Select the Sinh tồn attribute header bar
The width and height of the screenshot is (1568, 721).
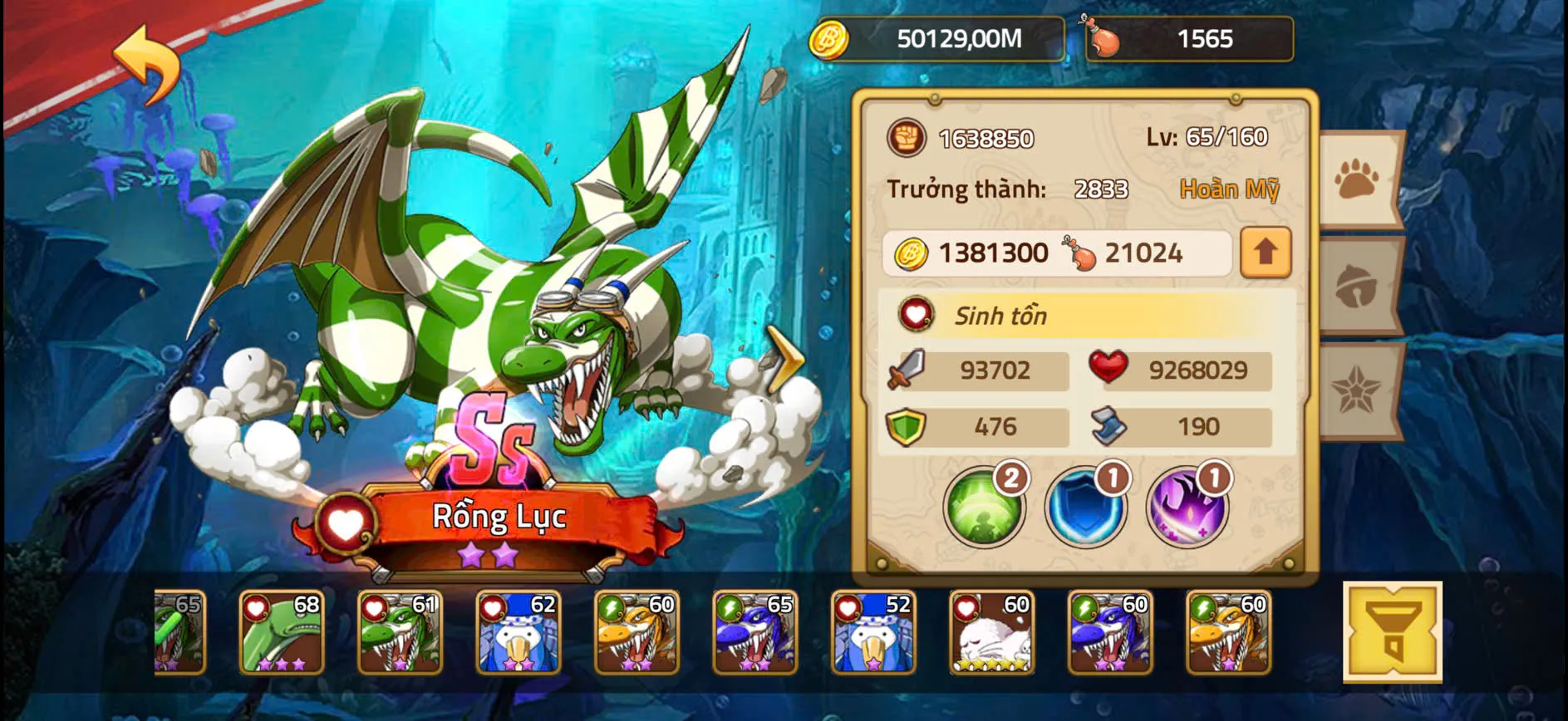[1080, 316]
